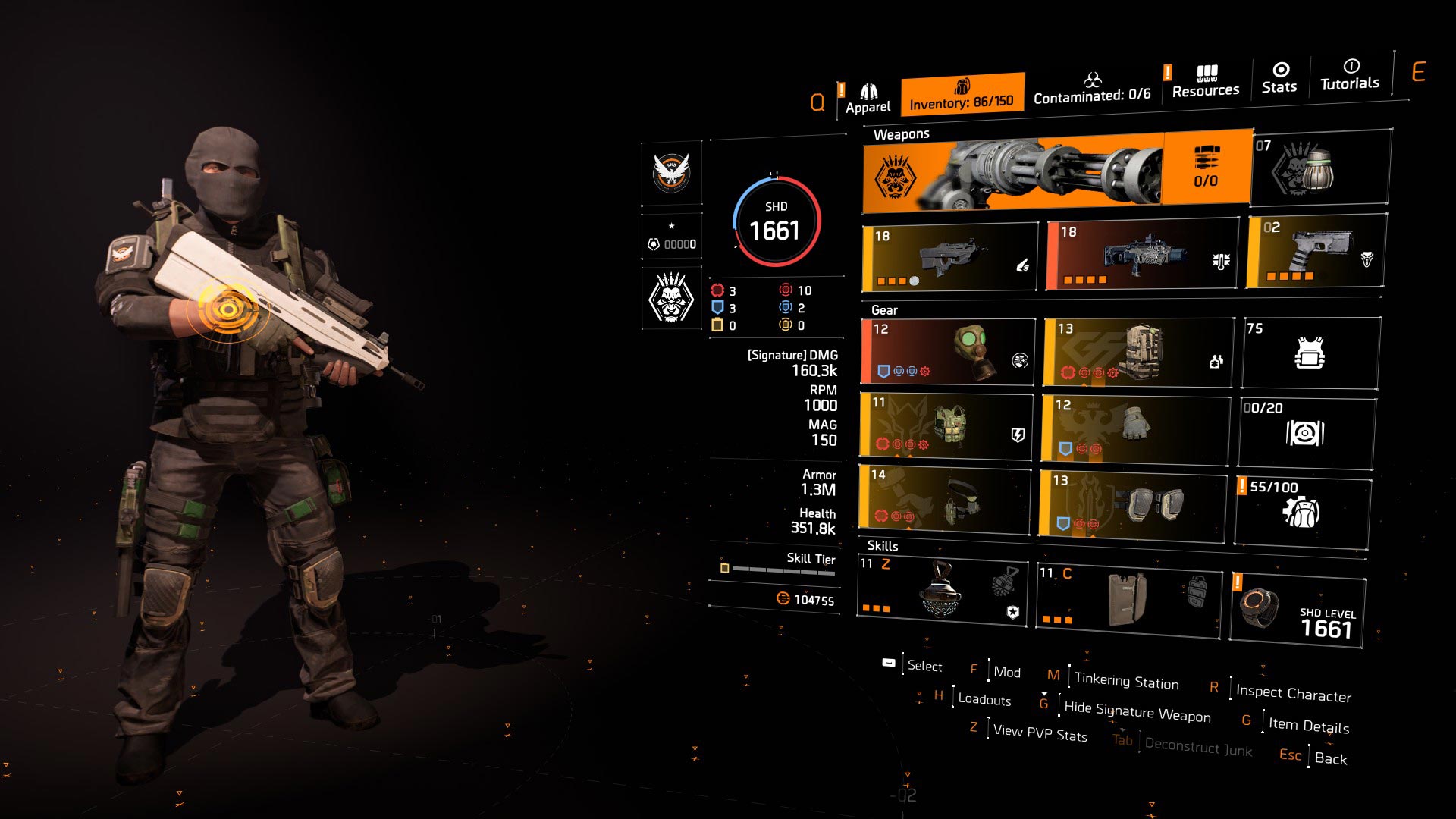Open the Loadouts menu
Screen dimensions: 1456x819
(x=984, y=699)
